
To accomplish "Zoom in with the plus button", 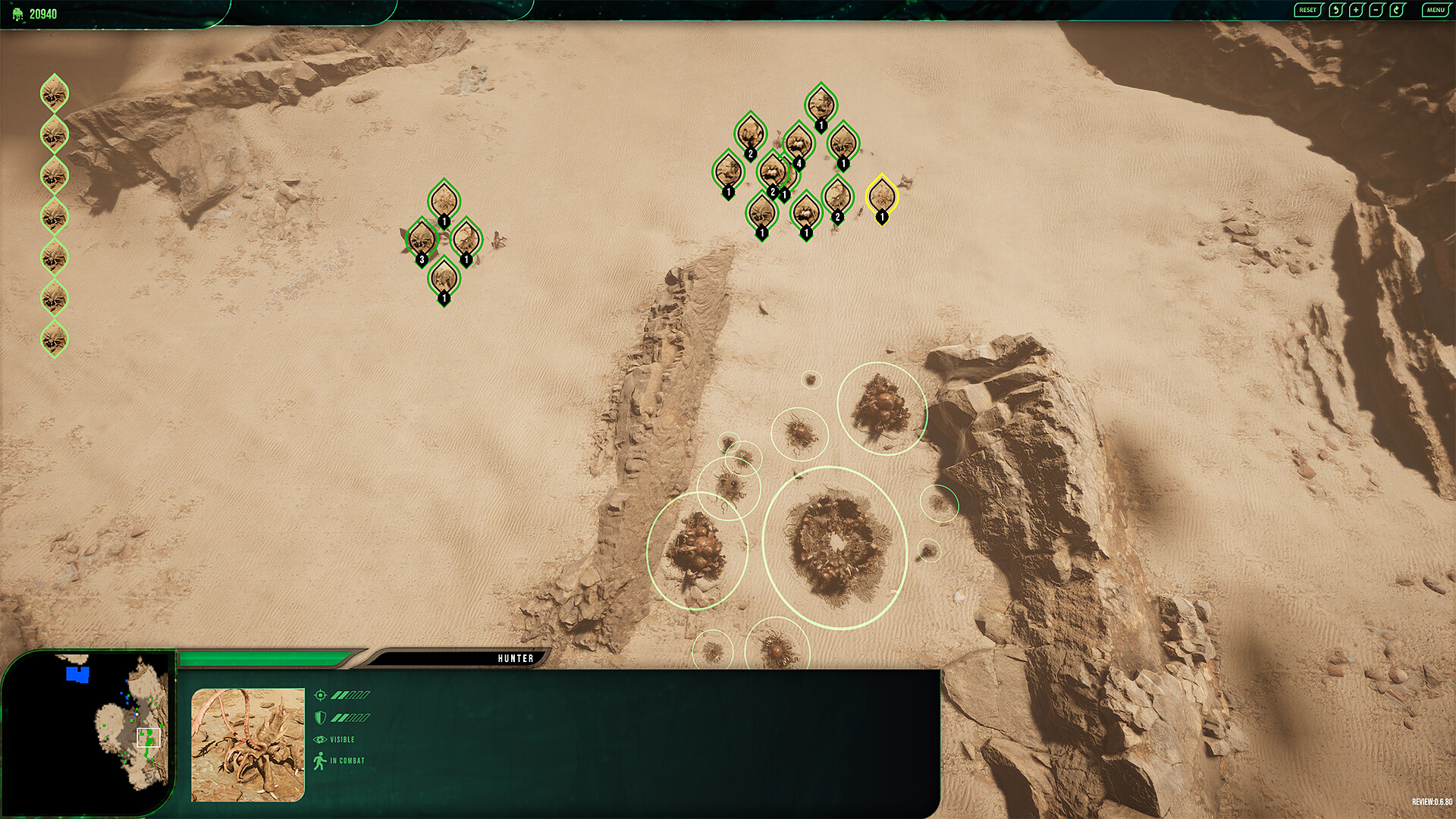I will point(1357,10).
